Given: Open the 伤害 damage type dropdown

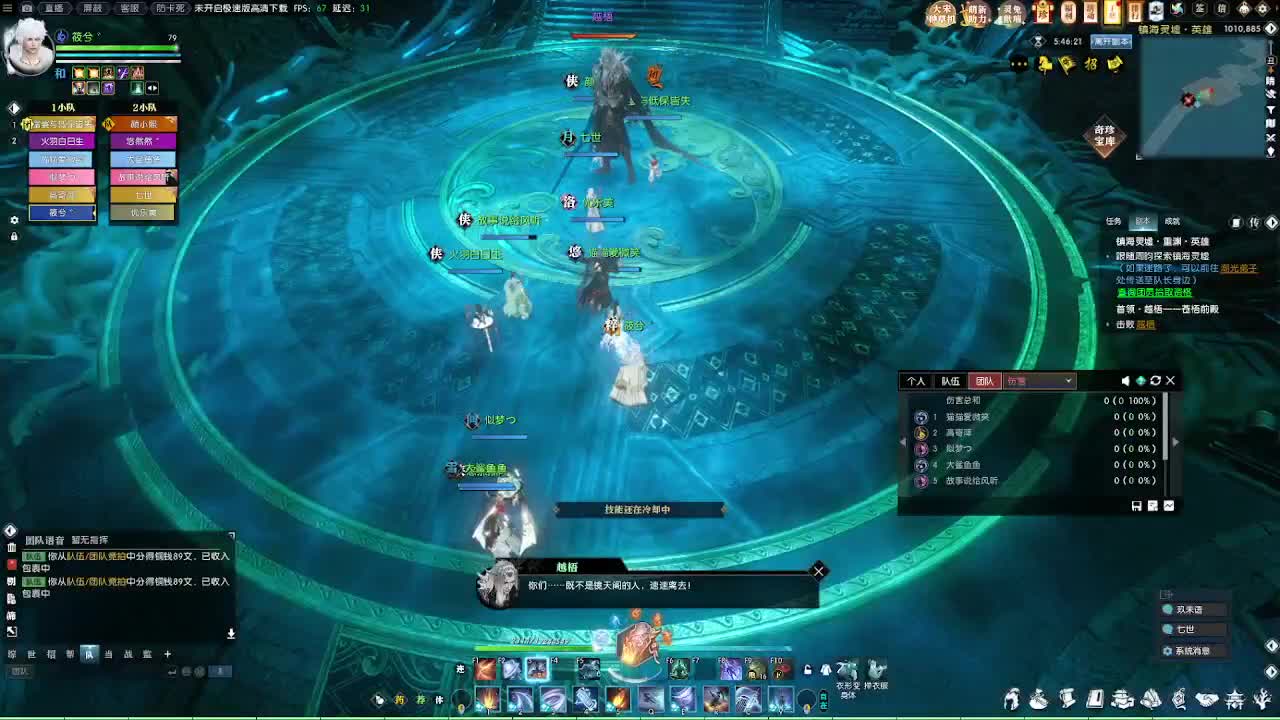Looking at the screenshot, I should tap(1040, 381).
